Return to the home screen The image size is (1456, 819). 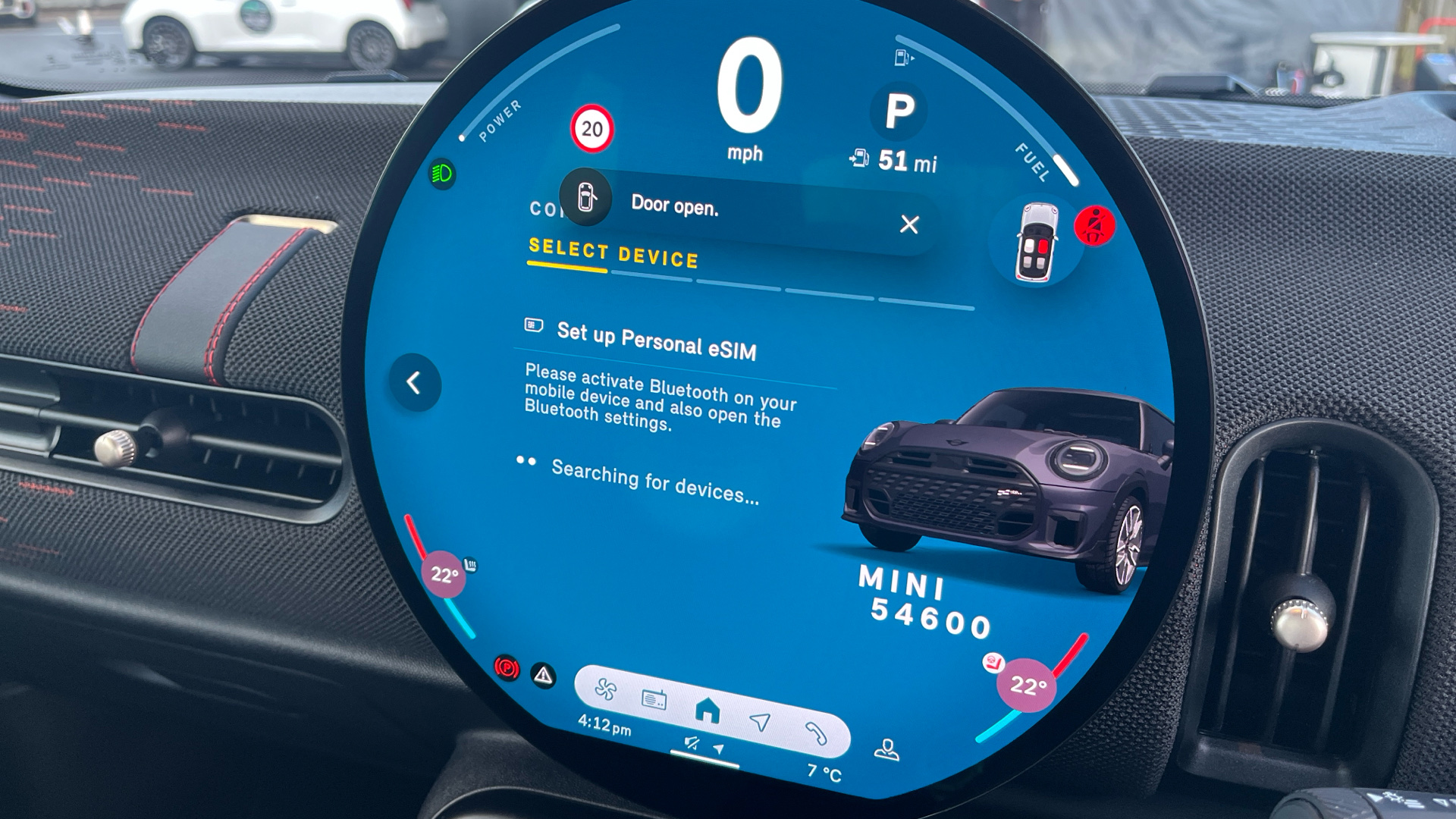click(708, 711)
